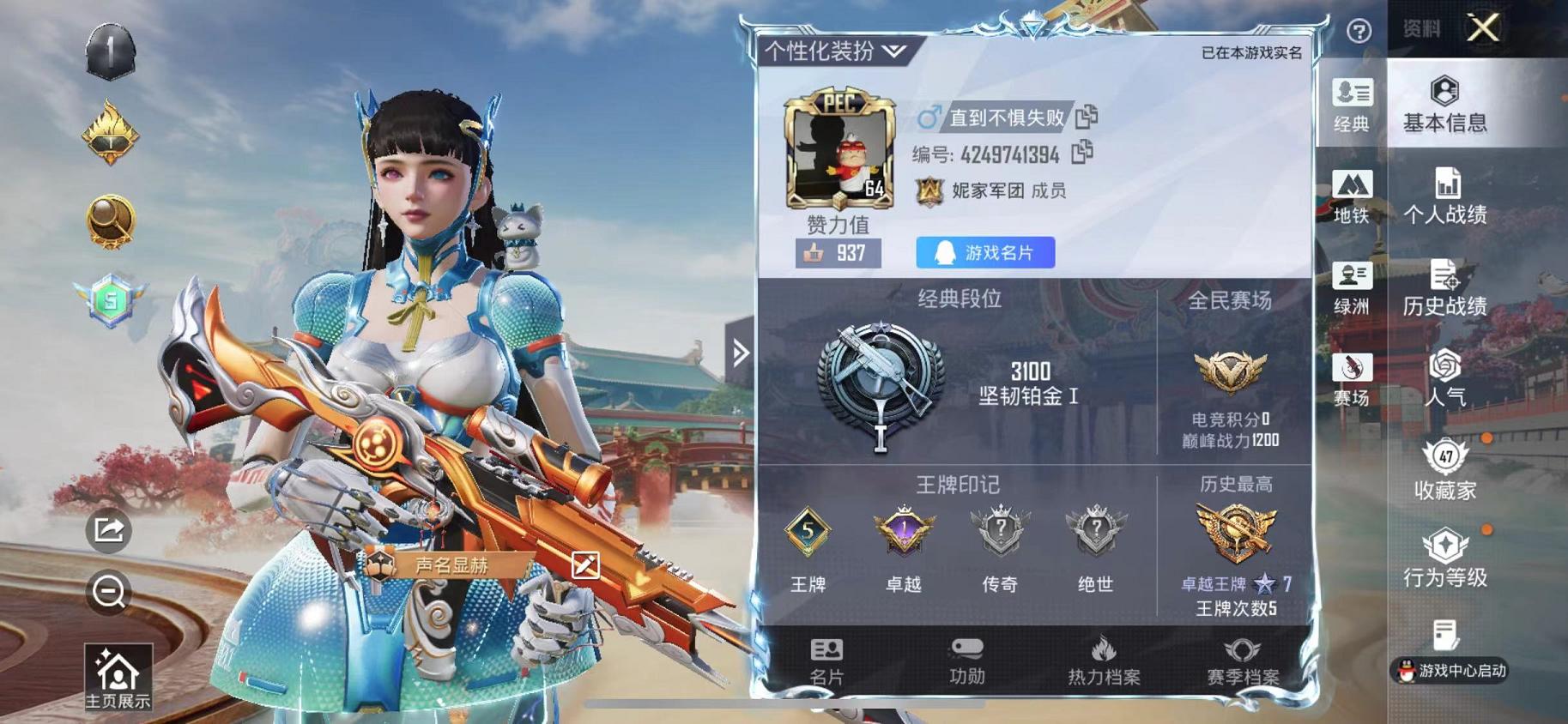Viewport: 1568px width, 724px height.
Task: Show the 收藏家 collector page
Action: [x=1444, y=470]
